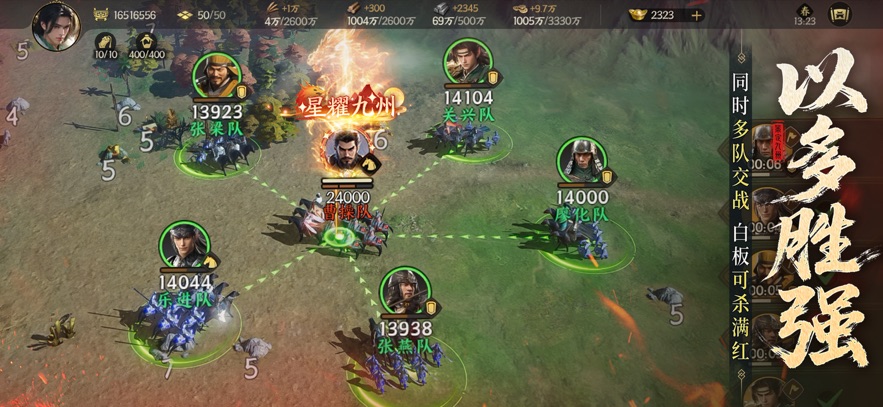
Task: Select the 张燕队 army portrait
Action: click(404, 291)
